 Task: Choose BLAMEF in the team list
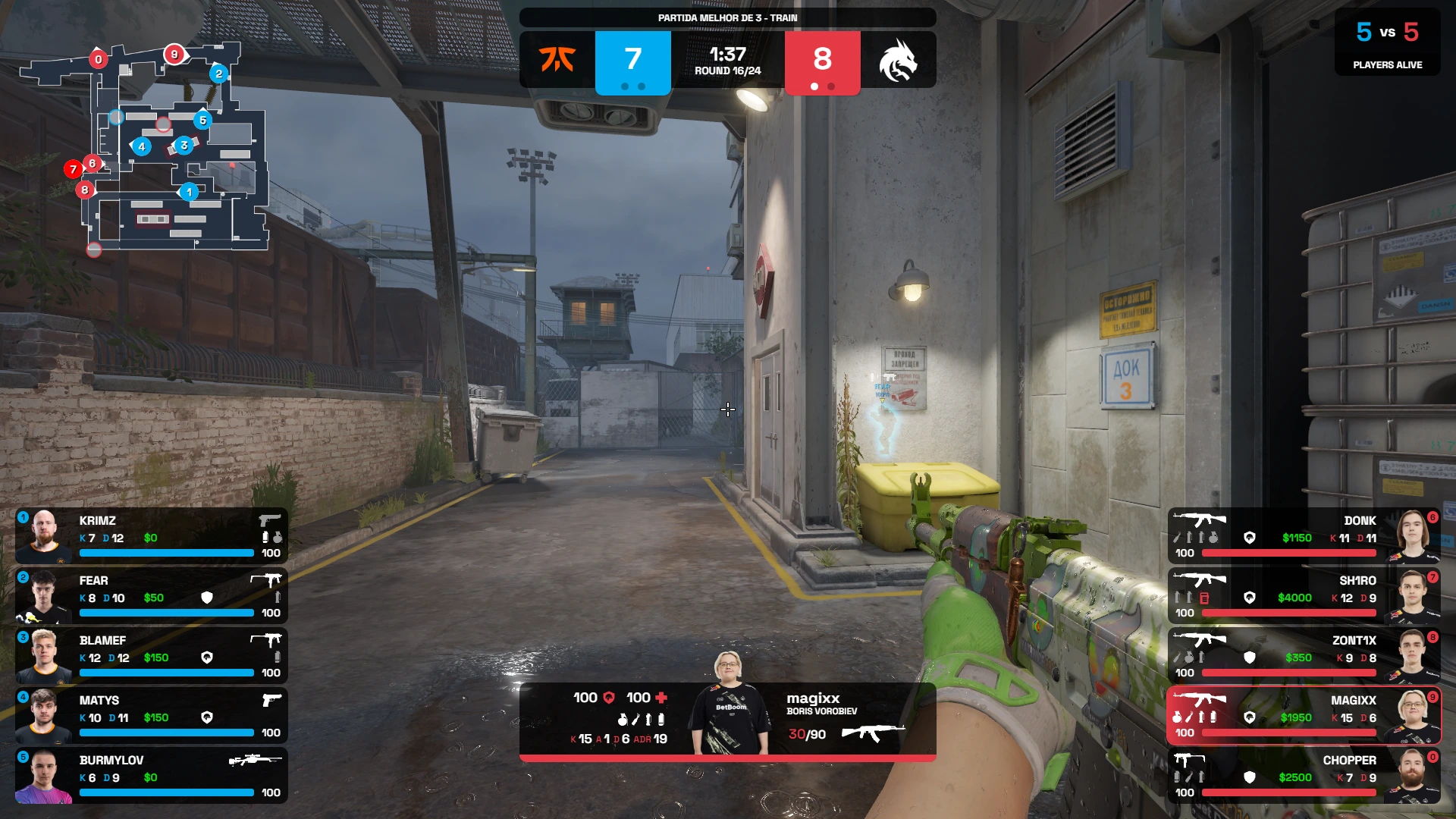pyautogui.click(x=152, y=655)
